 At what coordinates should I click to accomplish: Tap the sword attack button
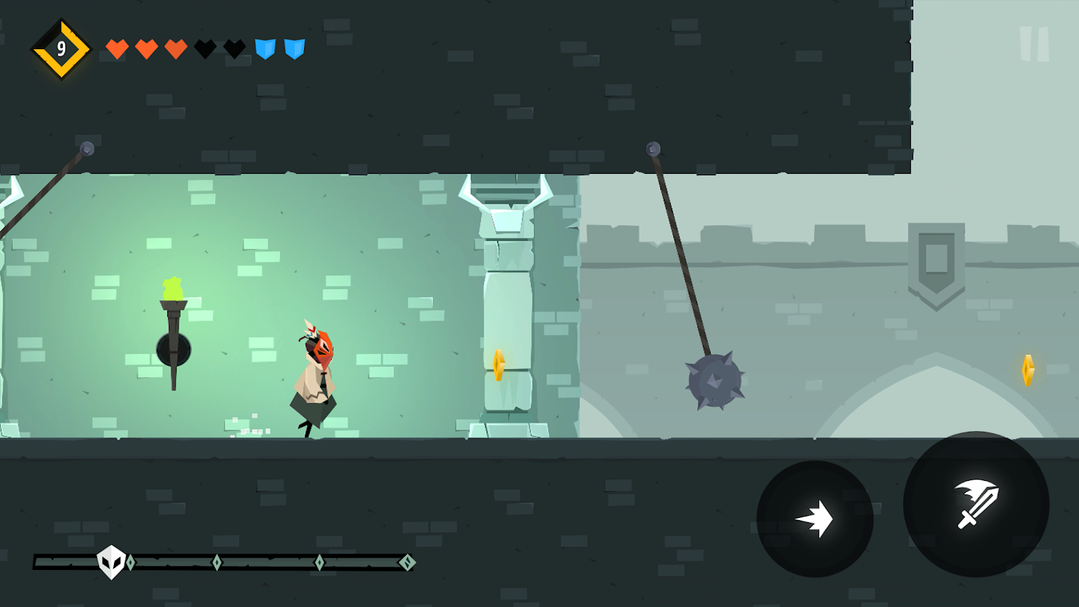(976, 504)
